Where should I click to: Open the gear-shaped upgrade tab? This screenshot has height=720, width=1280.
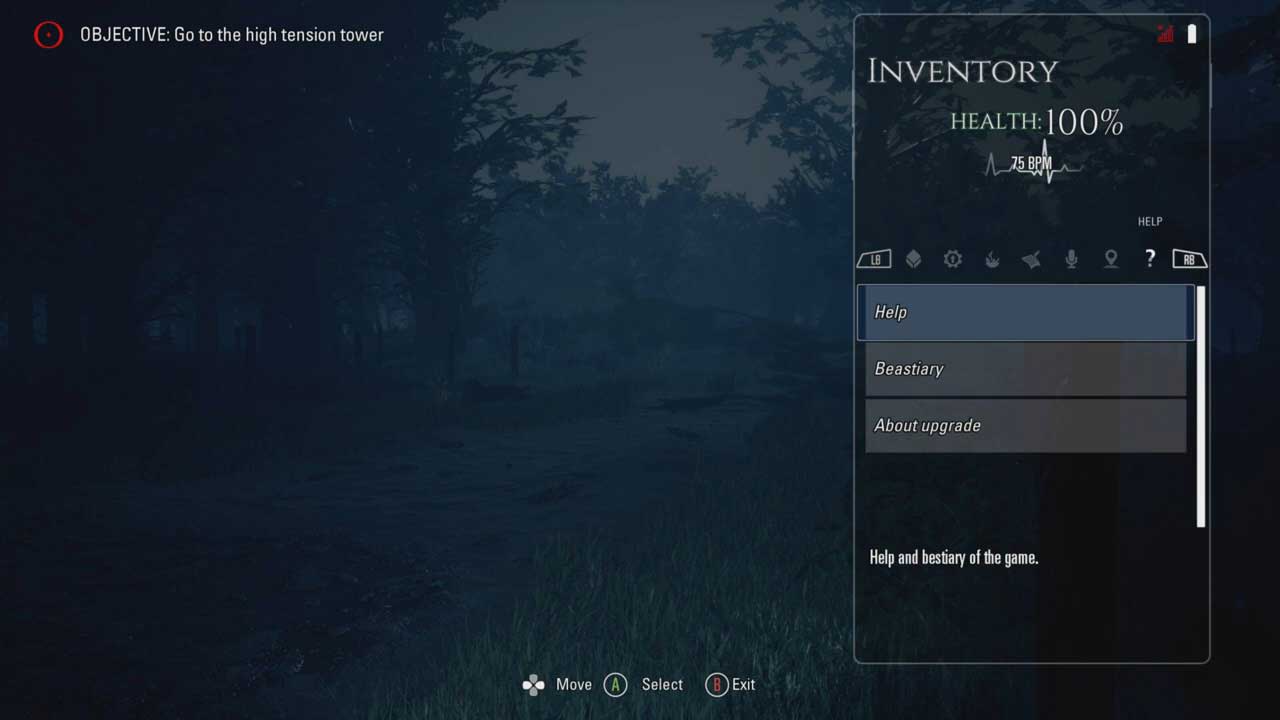tap(952, 259)
